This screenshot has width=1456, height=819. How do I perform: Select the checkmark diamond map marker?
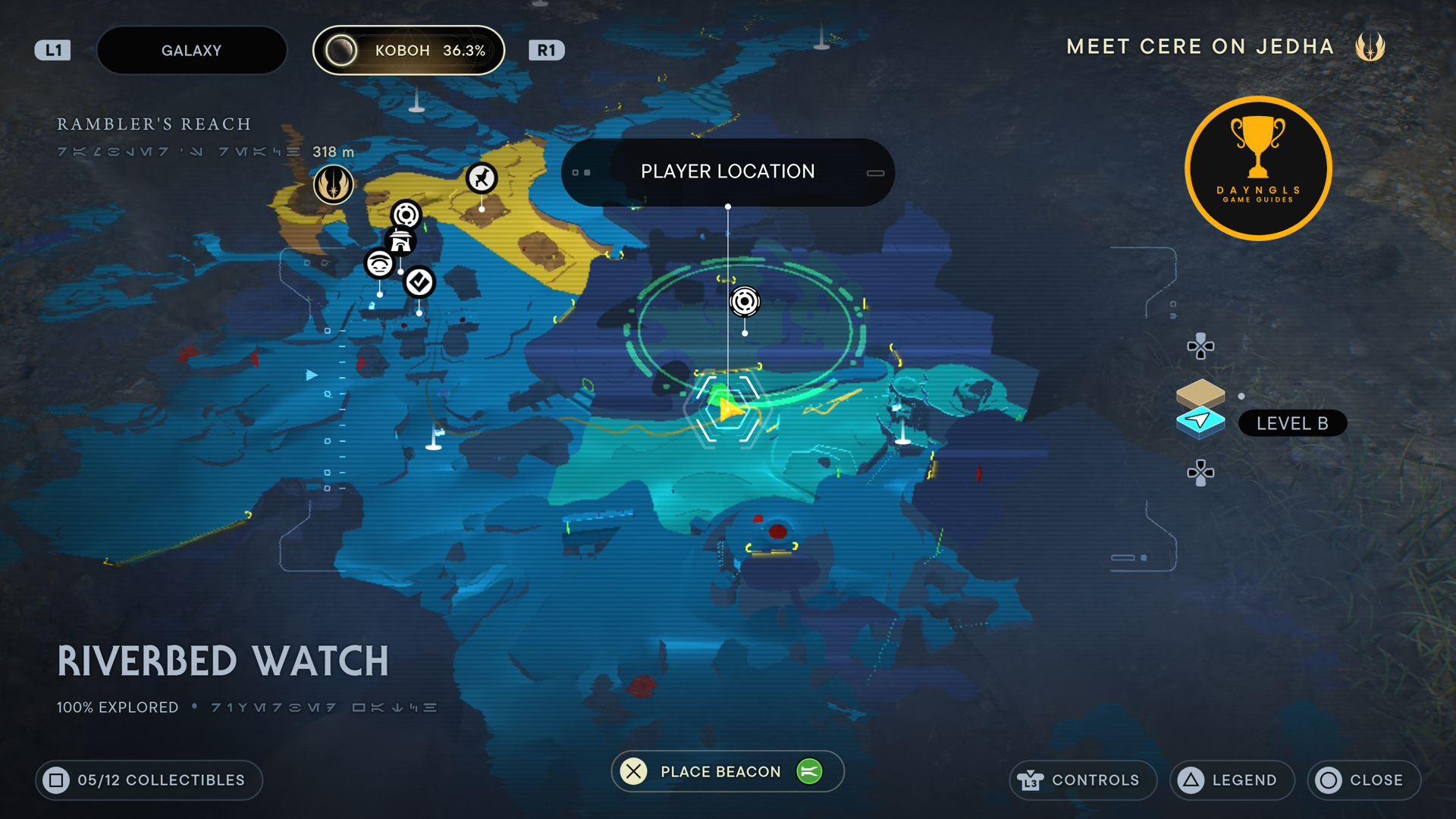[x=419, y=282]
